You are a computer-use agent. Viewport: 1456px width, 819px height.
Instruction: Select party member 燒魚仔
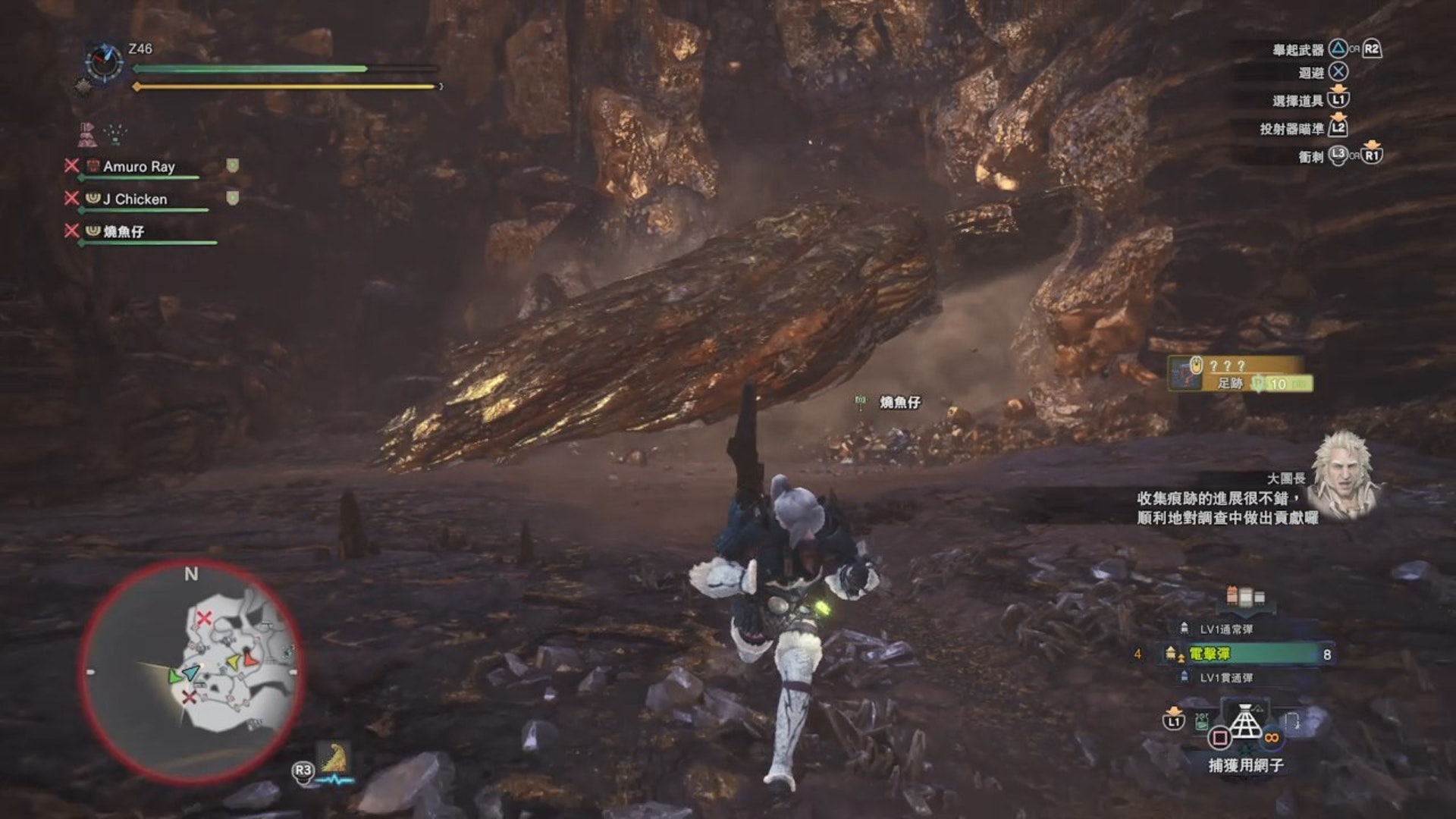tap(124, 232)
